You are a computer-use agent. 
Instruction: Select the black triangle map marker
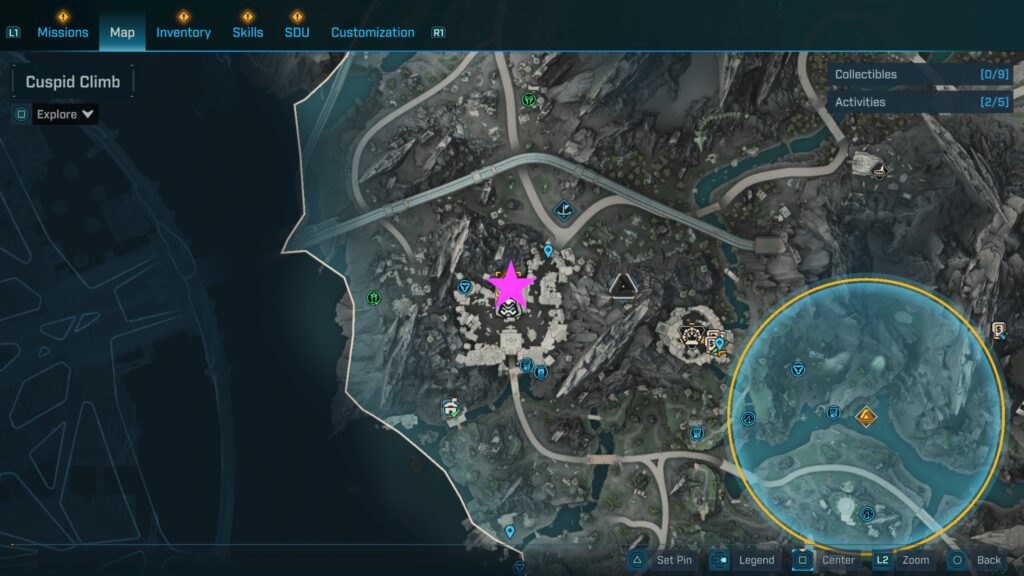point(622,287)
